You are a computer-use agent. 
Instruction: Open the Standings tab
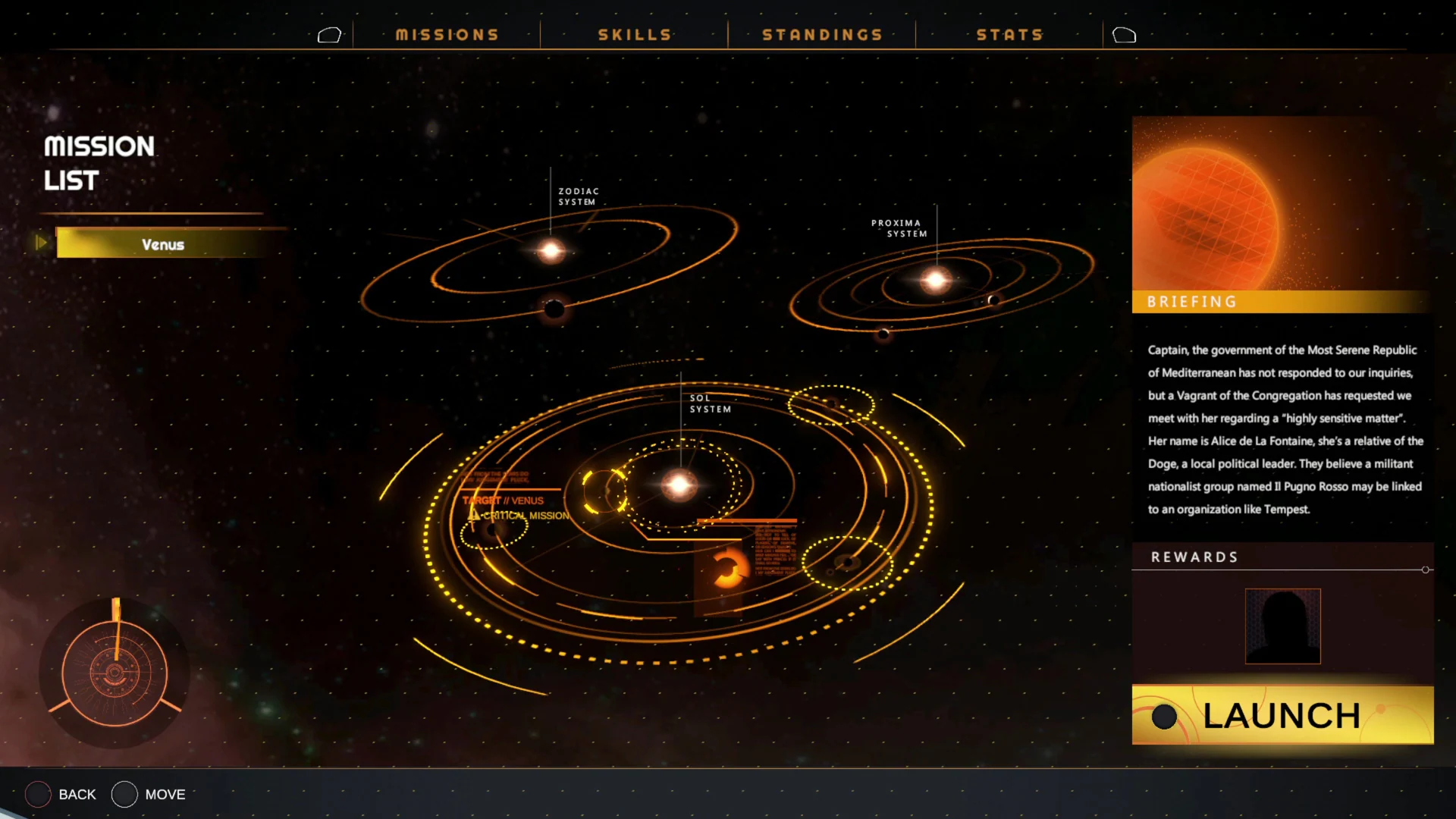point(822,34)
